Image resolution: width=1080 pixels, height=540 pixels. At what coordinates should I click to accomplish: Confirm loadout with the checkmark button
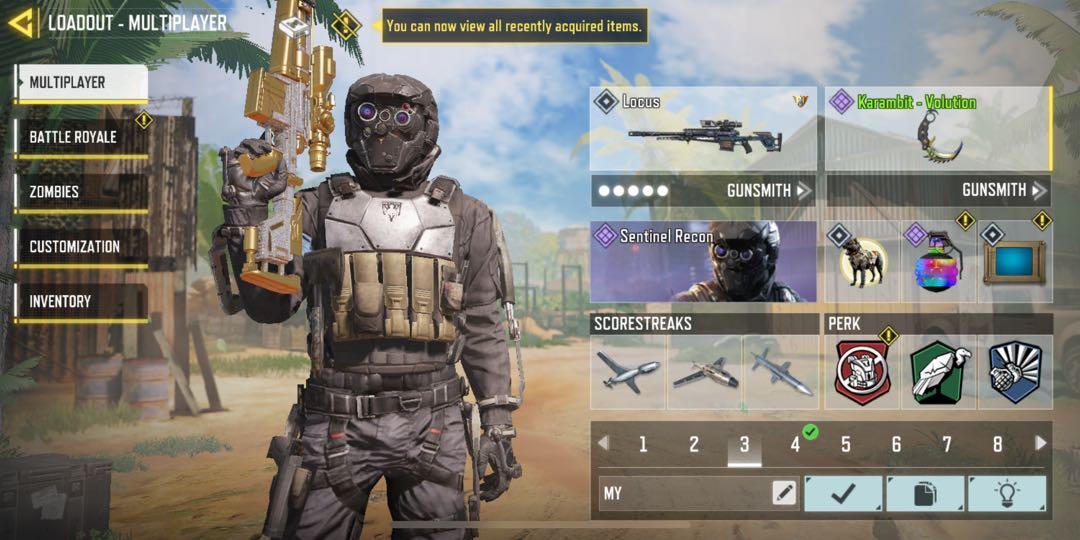pyautogui.click(x=843, y=493)
